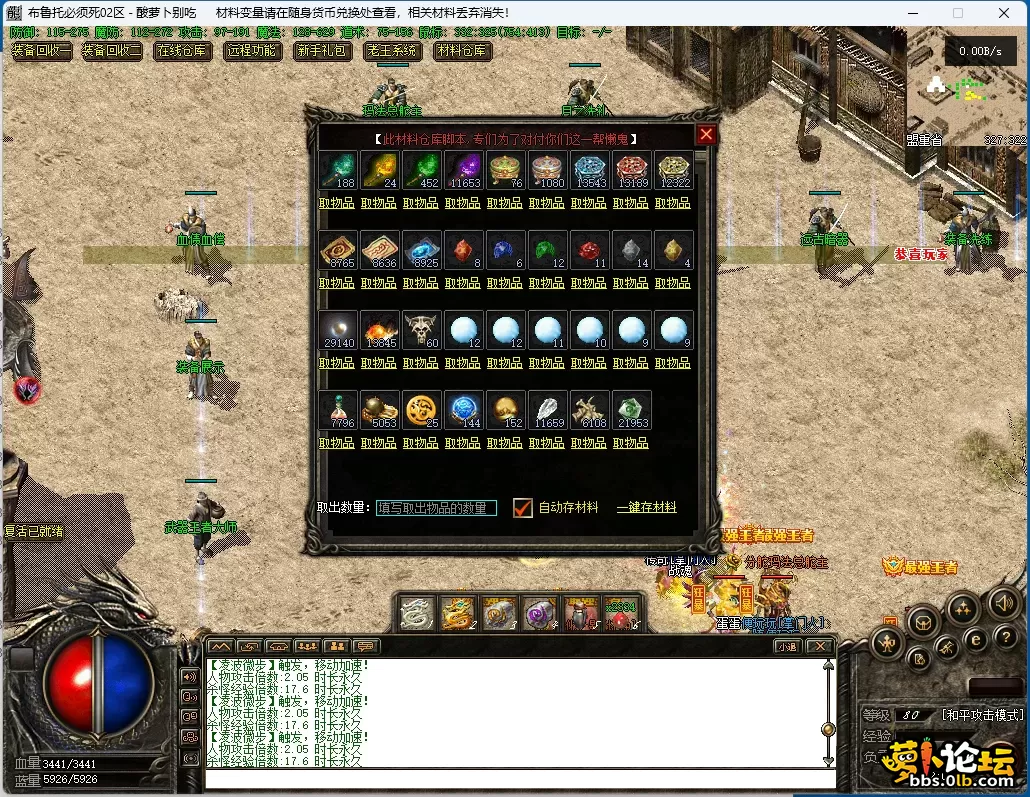Open the 装备回收二 menu
The width and height of the screenshot is (1030, 797).
click(112, 51)
